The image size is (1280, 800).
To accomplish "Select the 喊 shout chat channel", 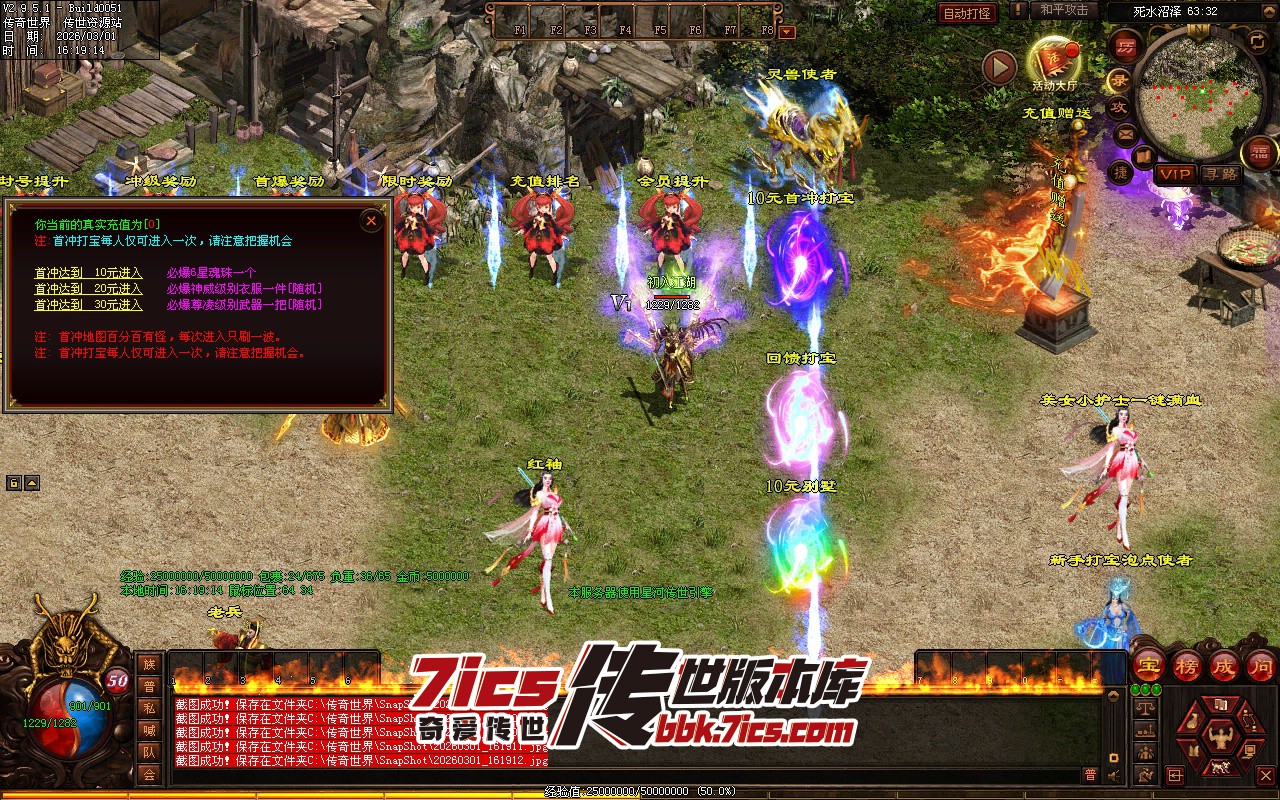I will [x=149, y=730].
